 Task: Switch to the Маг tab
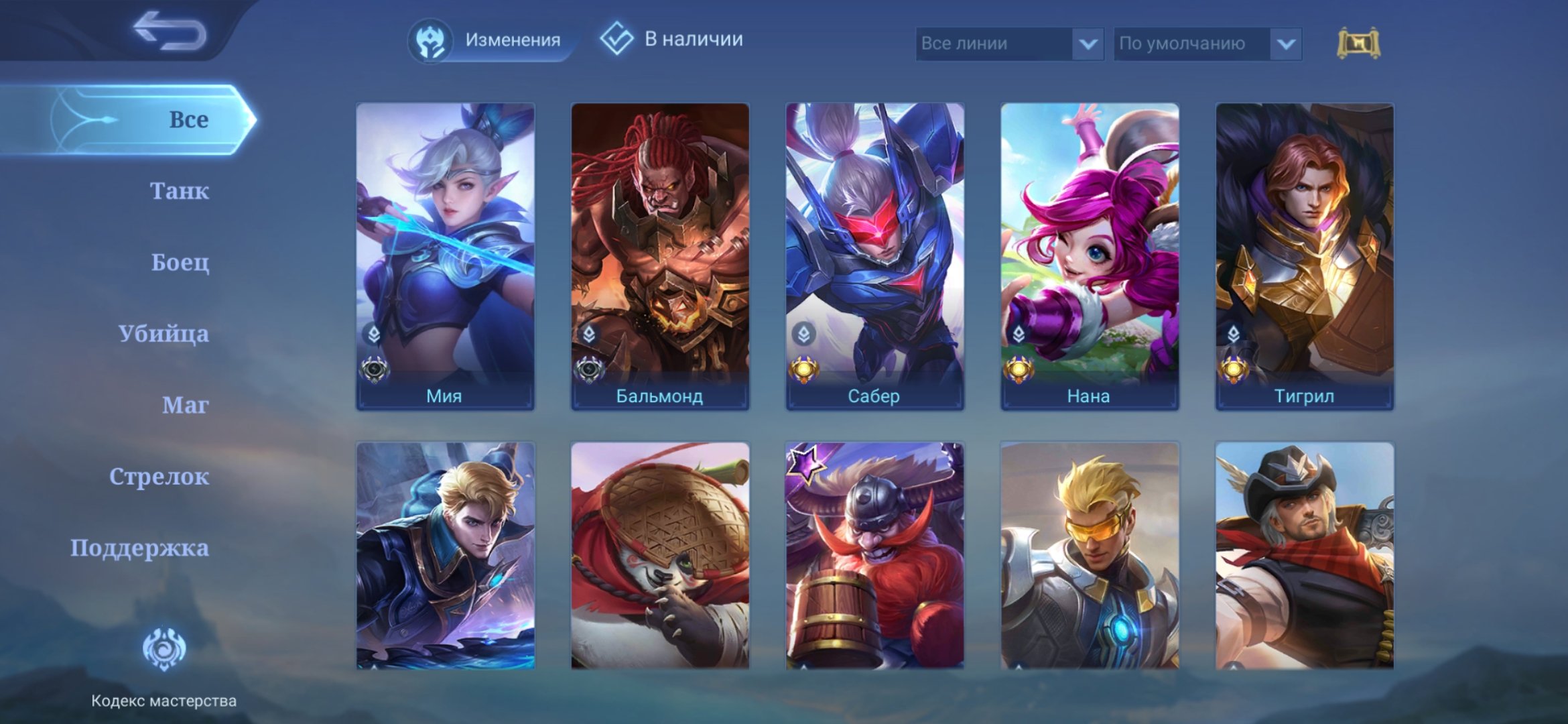point(185,405)
